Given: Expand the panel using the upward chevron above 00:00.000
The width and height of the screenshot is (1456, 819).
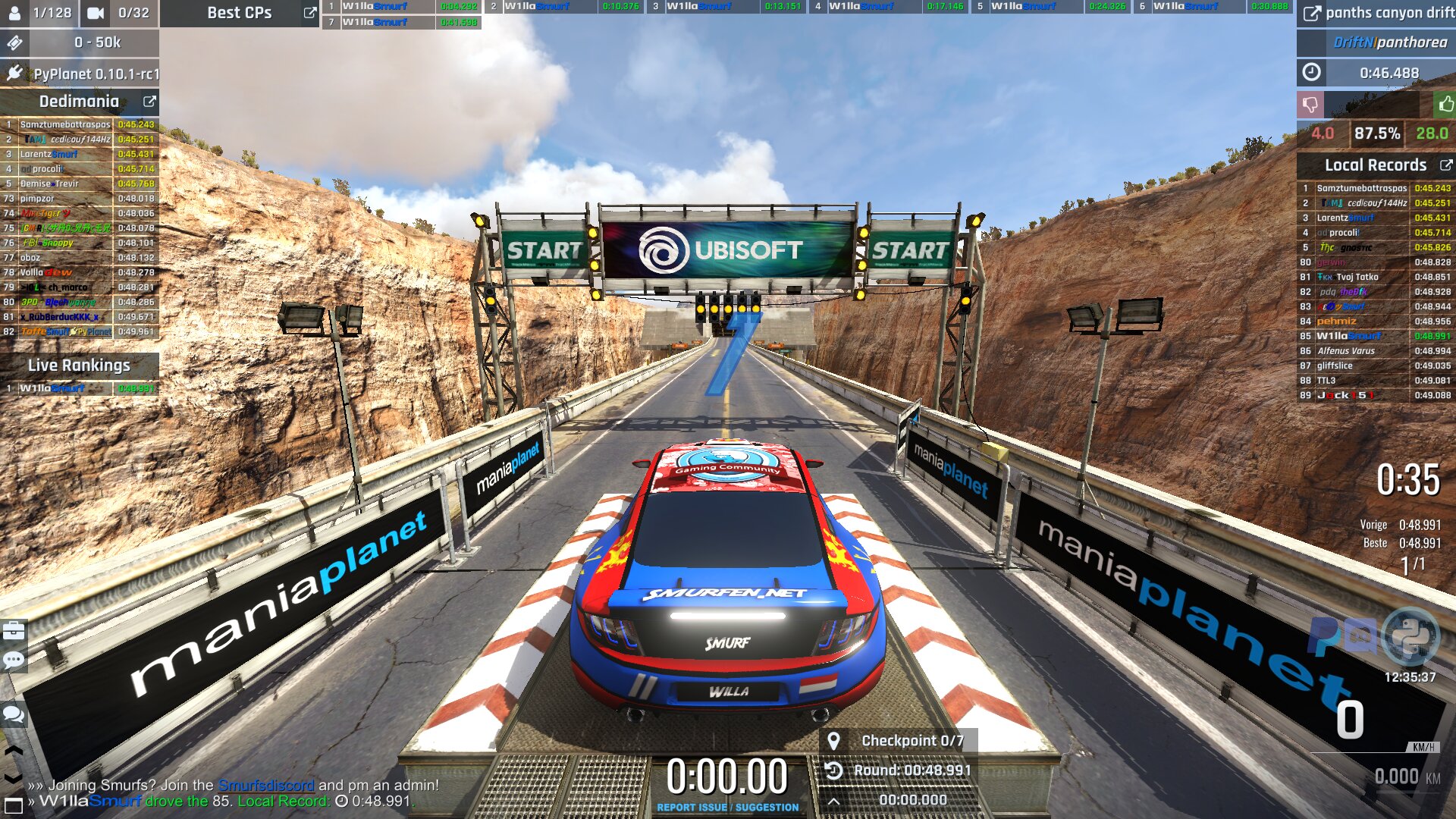Looking at the screenshot, I should [832, 802].
